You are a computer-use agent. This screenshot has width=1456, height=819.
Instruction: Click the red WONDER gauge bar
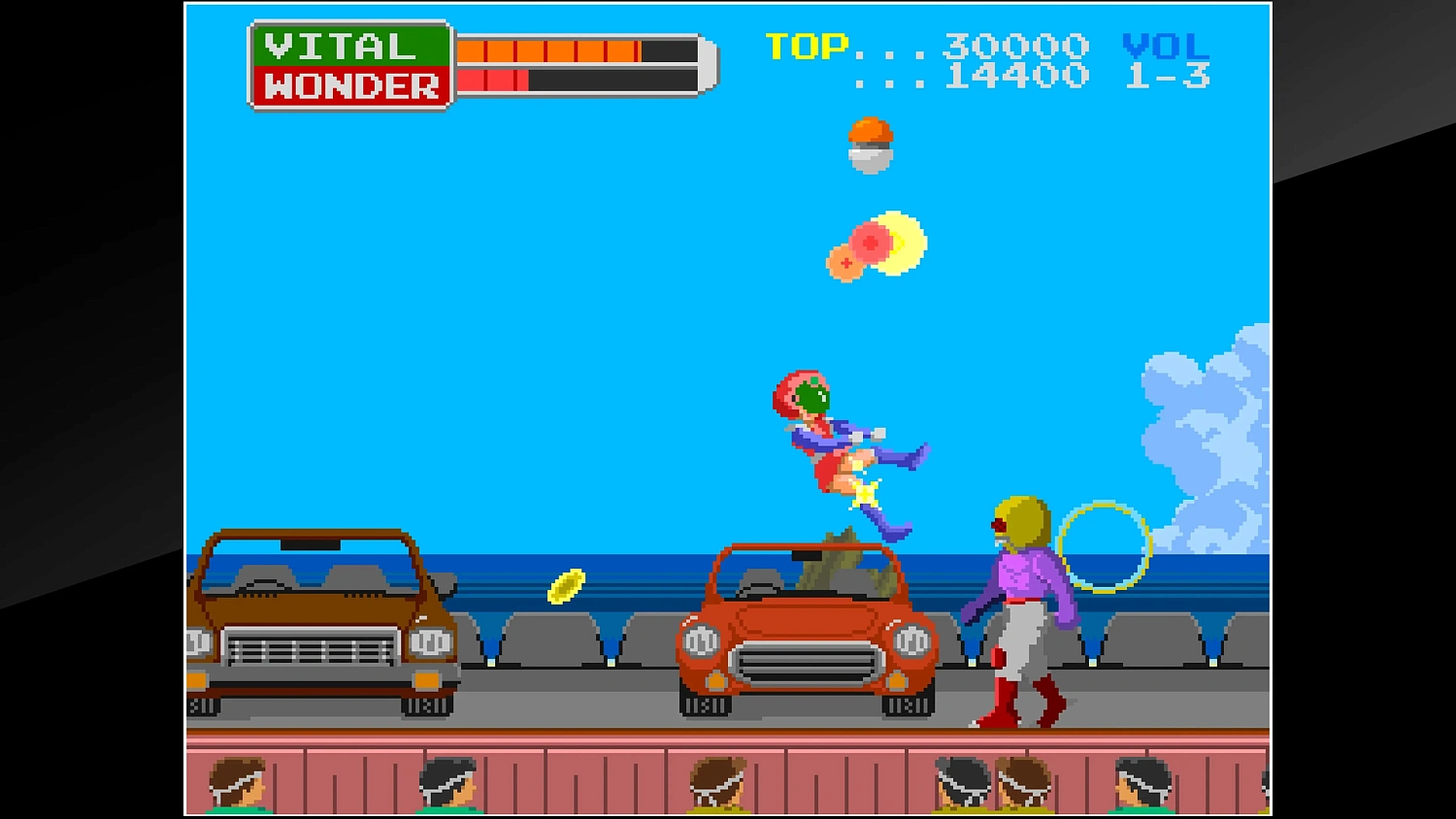495,78
